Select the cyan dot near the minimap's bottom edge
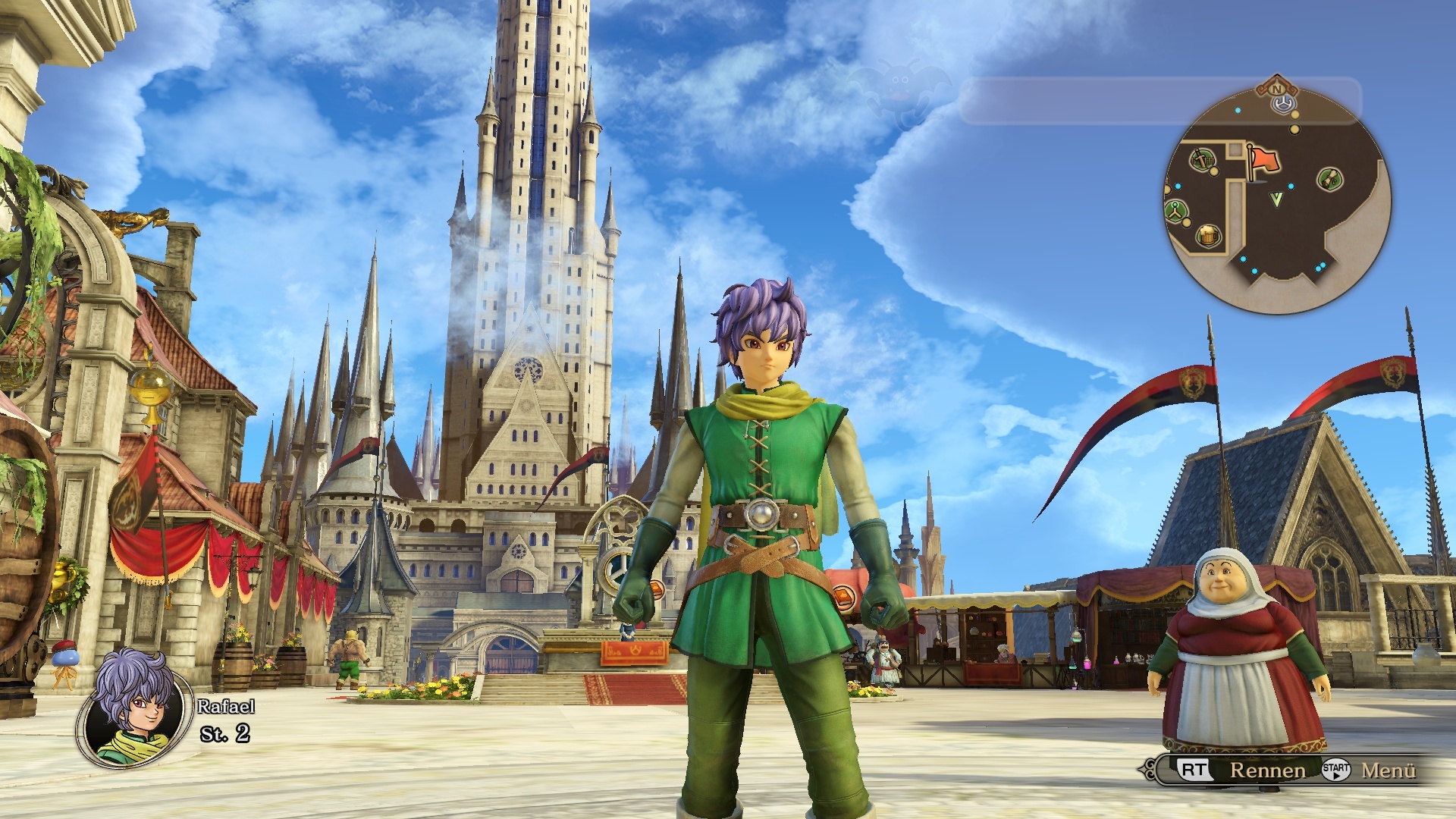Viewport: 1456px width, 819px height. coord(1254,271)
